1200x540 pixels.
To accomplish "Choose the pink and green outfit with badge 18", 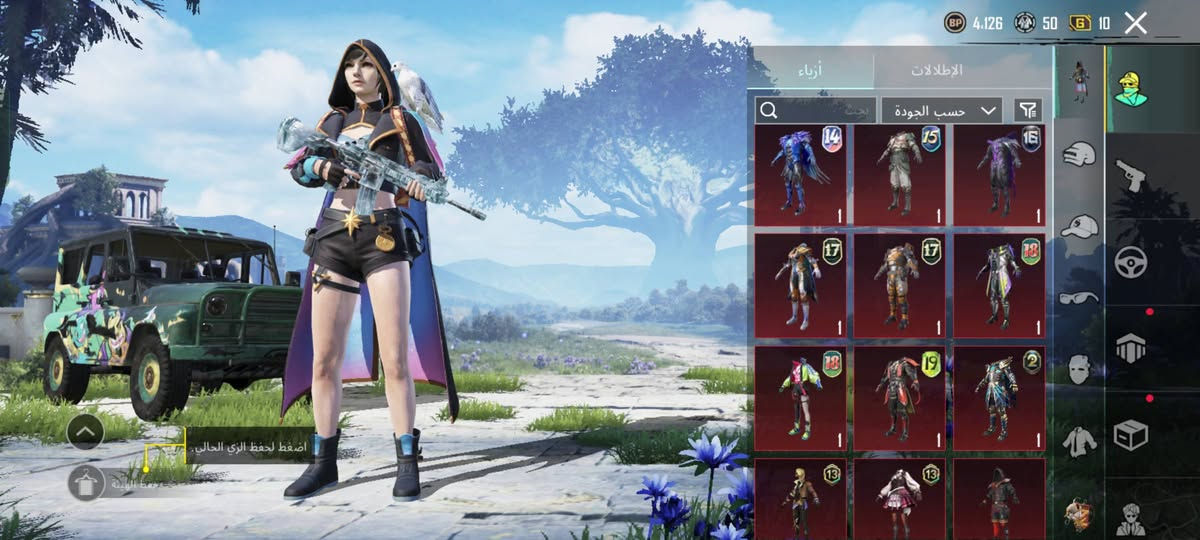I will click(x=800, y=394).
